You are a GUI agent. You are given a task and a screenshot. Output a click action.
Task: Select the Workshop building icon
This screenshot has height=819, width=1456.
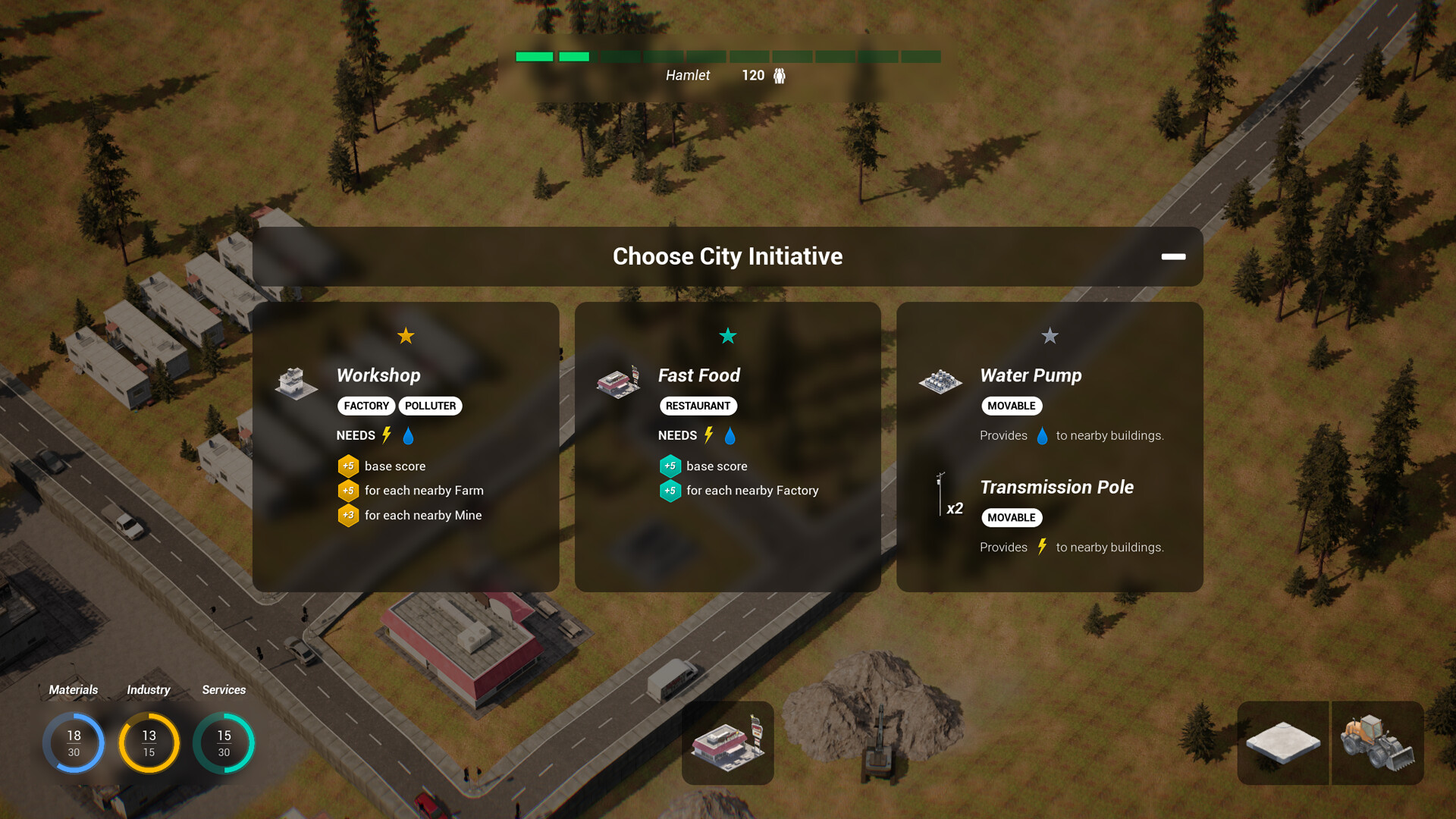pos(296,383)
